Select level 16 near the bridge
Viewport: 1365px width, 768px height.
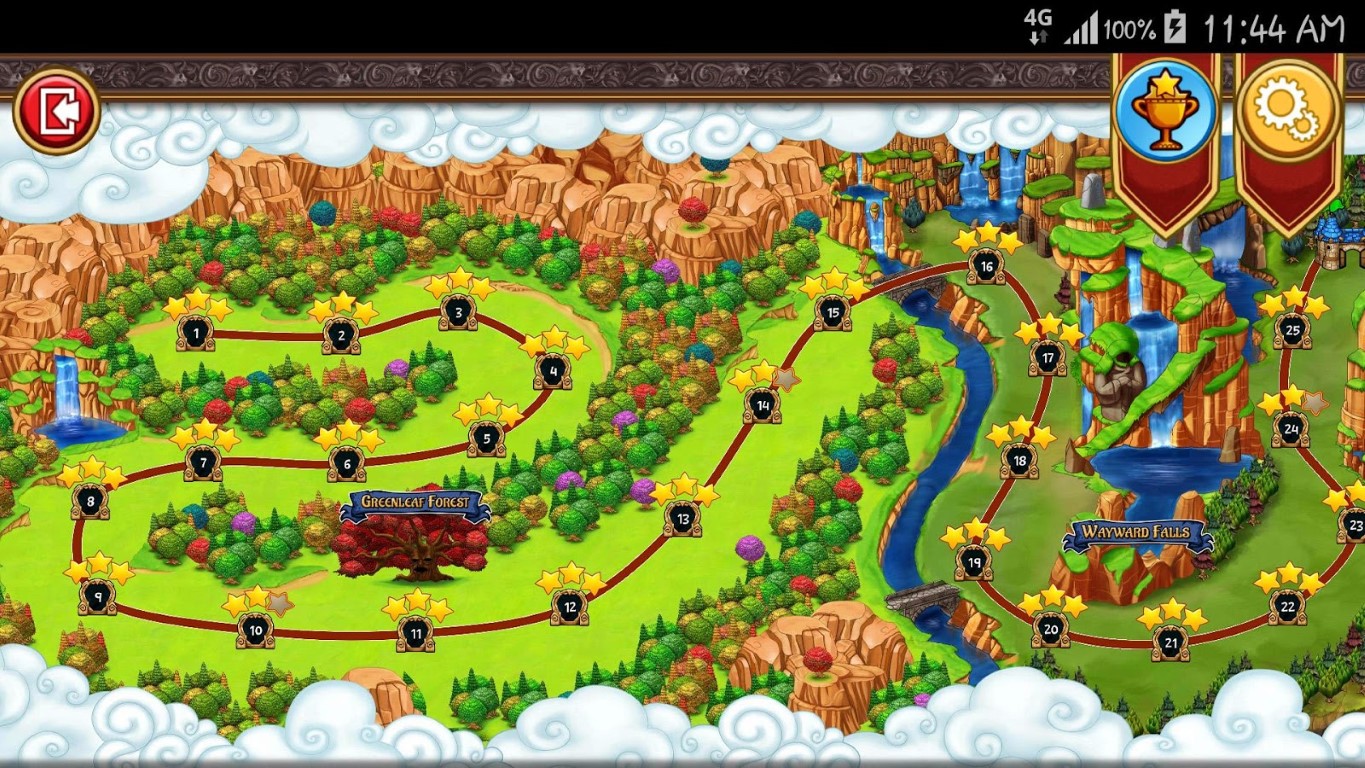pos(985,266)
